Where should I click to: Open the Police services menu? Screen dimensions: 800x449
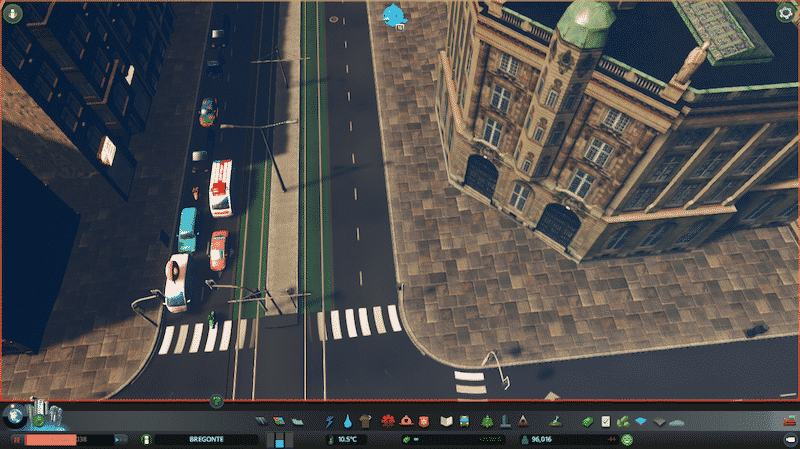[421, 421]
